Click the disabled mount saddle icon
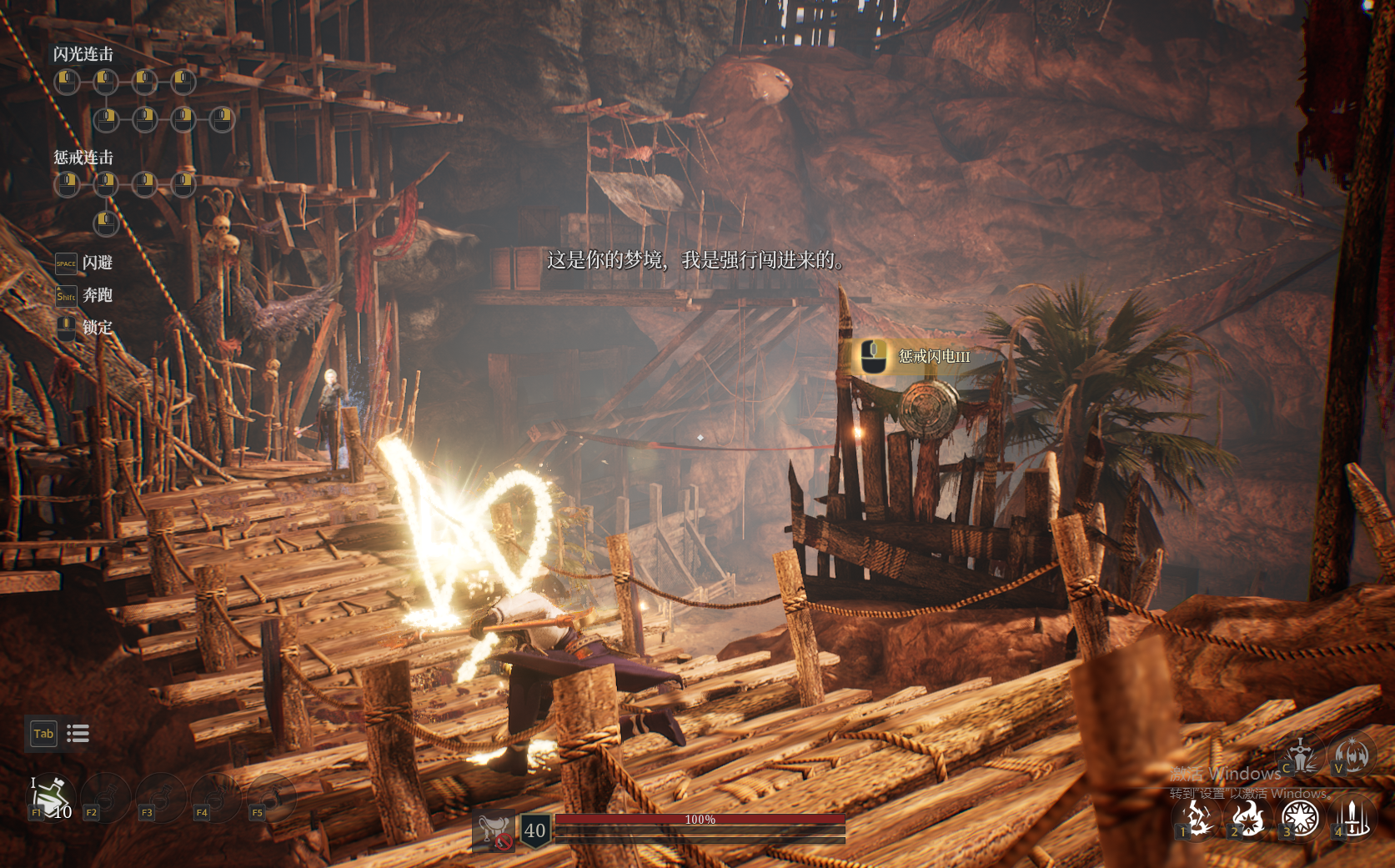The image size is (1395, 868). point(494,830)
